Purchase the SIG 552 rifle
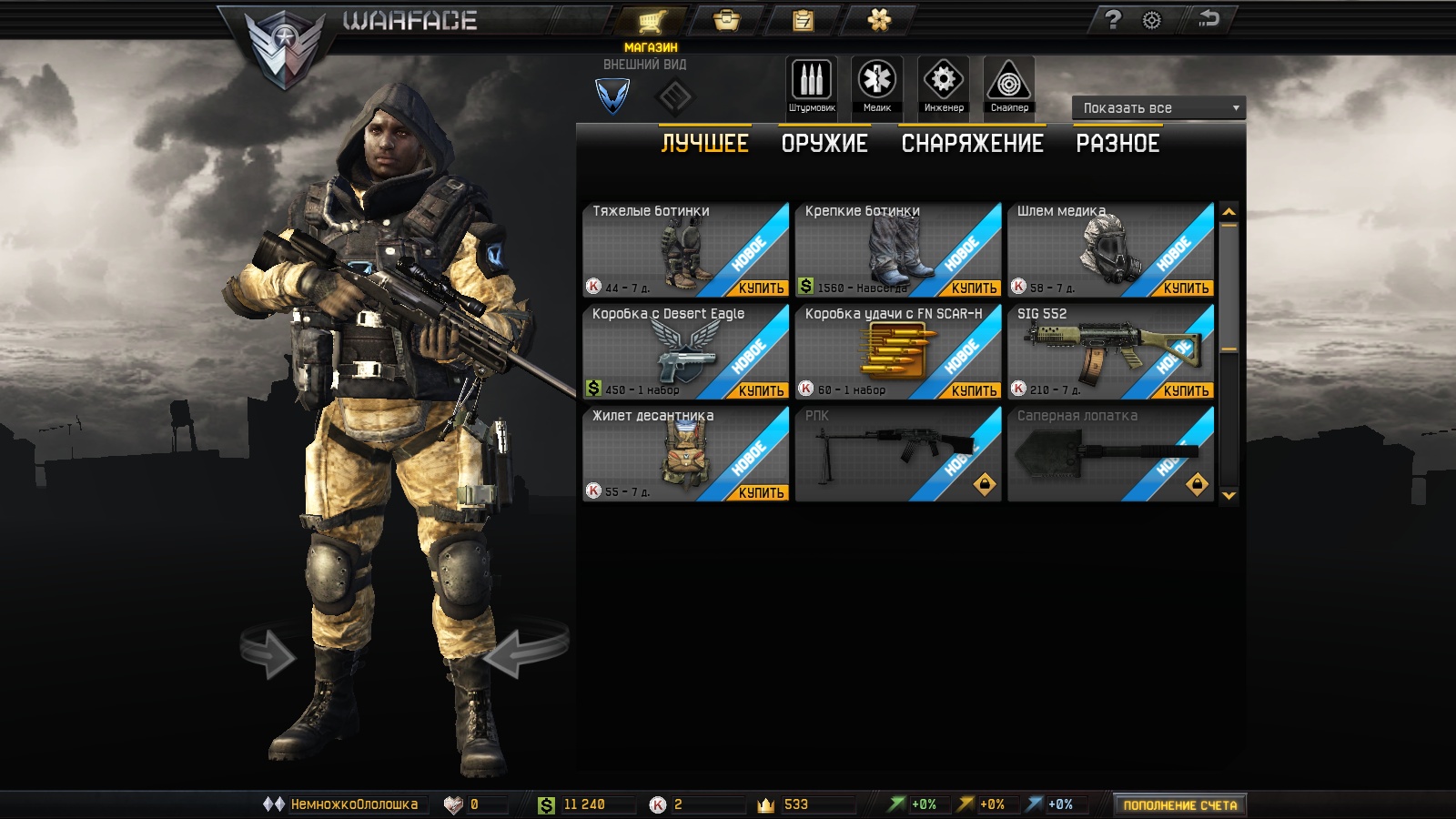Viewport: 1456px width, 819px height. (x=1186, y=391)
